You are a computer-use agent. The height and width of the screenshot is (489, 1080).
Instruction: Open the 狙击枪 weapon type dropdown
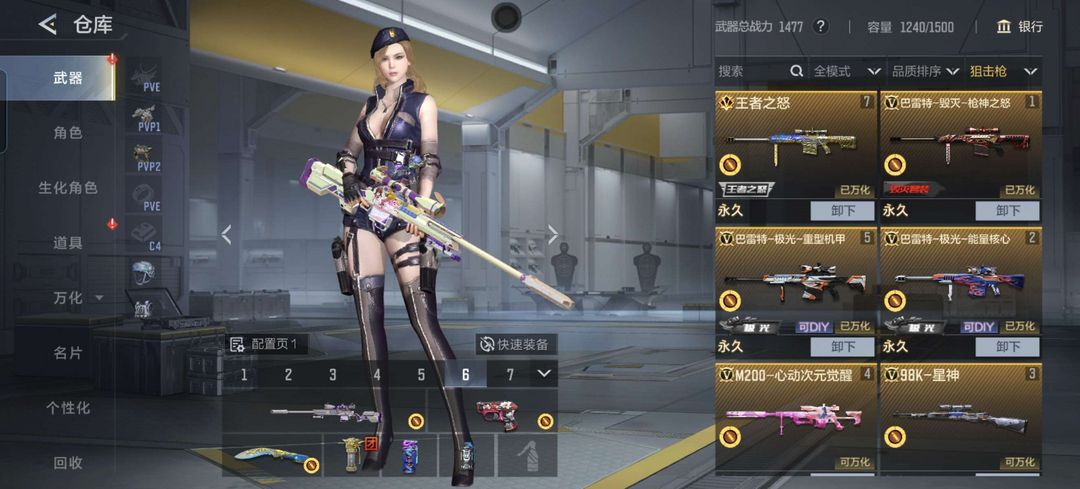pos(1003,71)
